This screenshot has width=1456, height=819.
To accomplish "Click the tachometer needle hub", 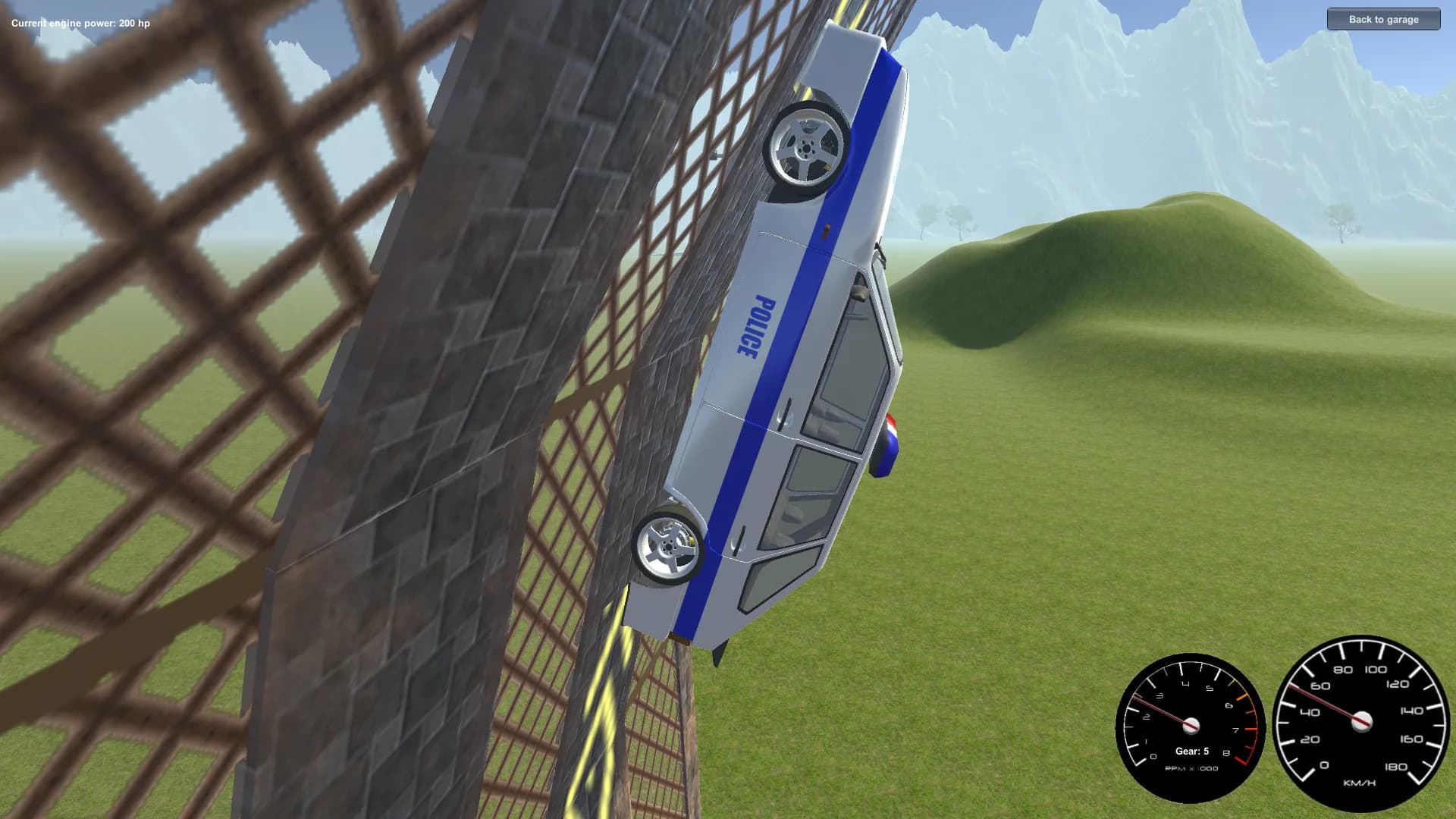I will [x=1191, y=726].
